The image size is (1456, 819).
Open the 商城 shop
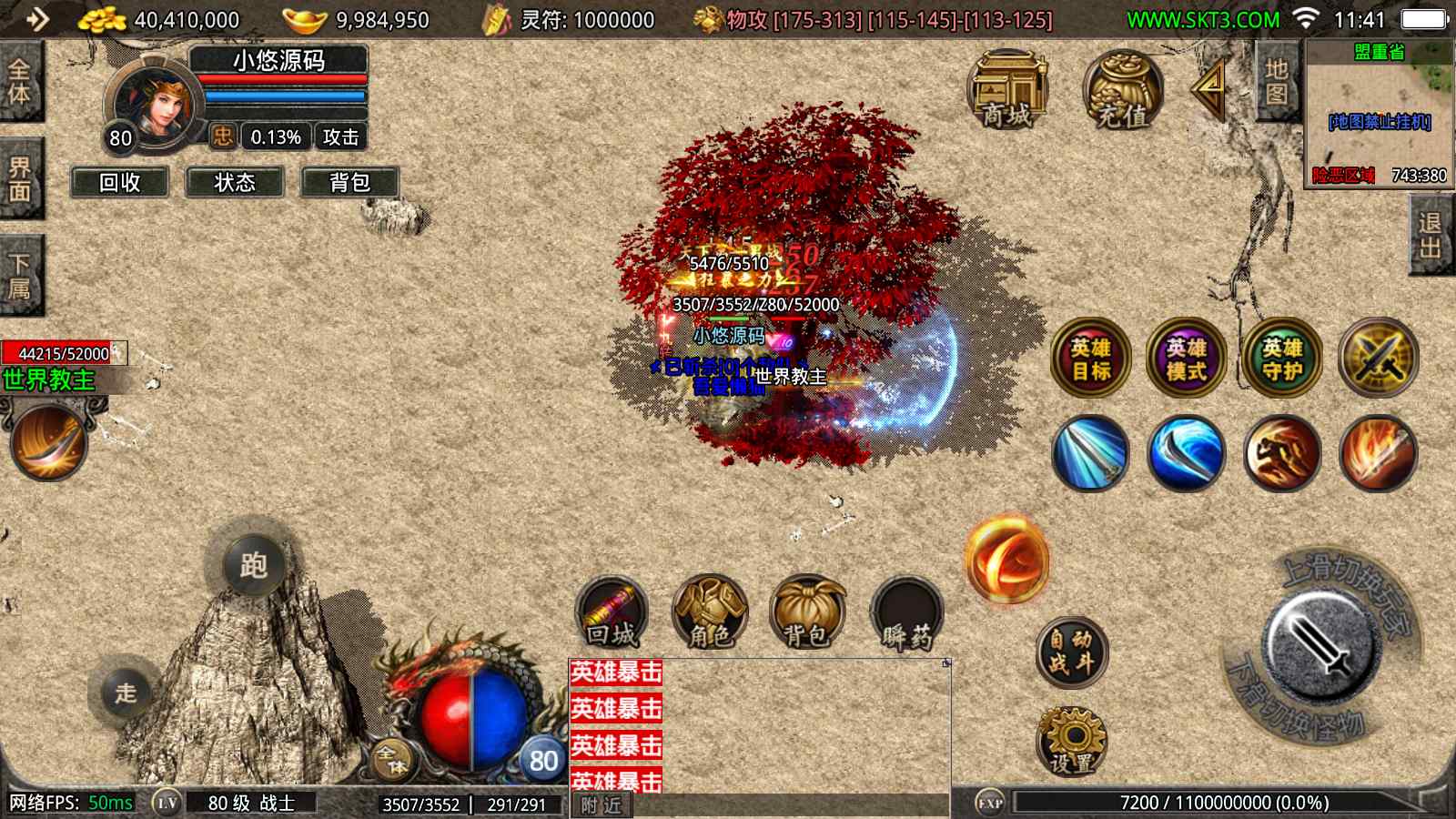click(1007, 91)
